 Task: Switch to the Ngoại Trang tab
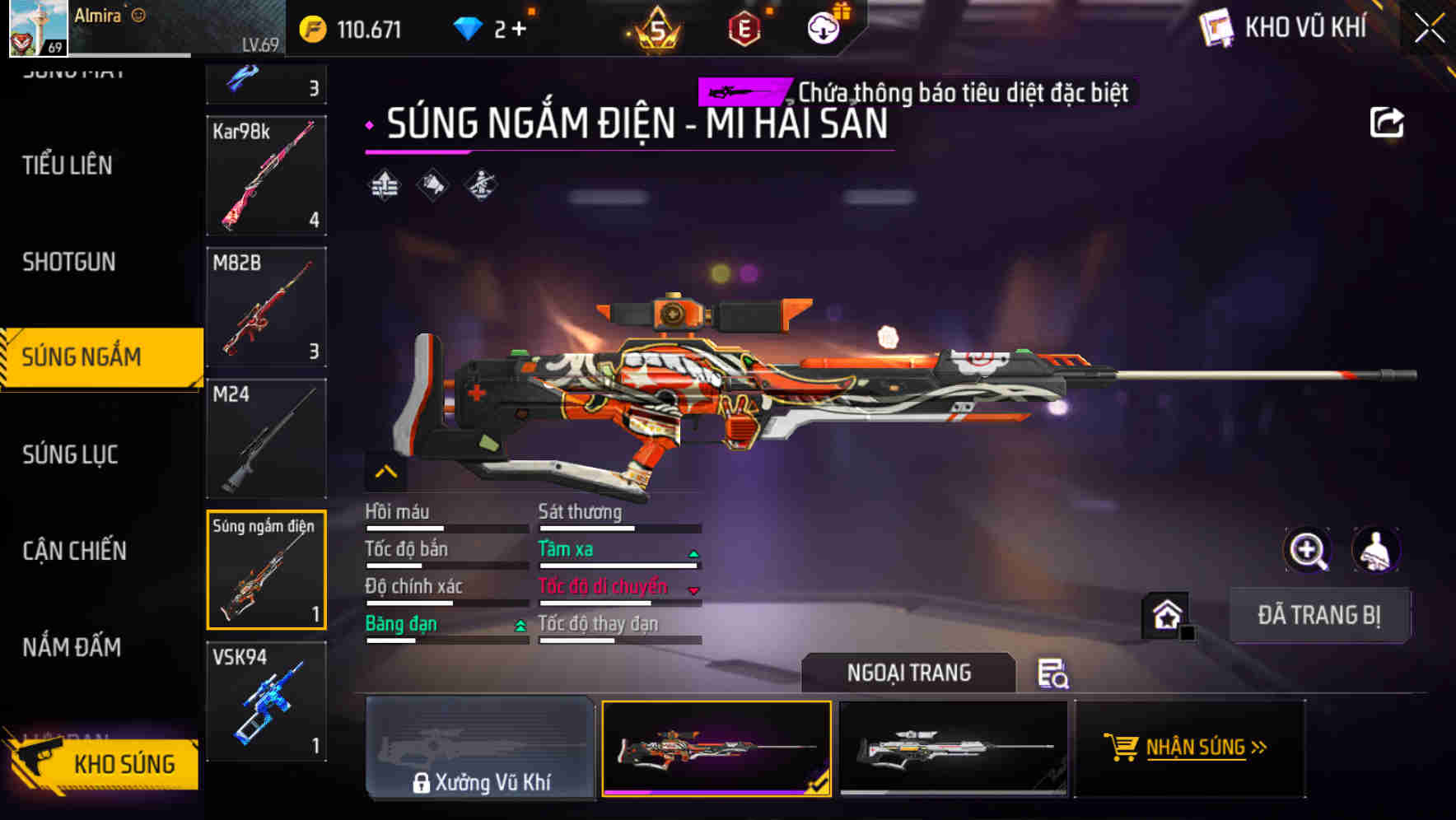pos(909,673)
